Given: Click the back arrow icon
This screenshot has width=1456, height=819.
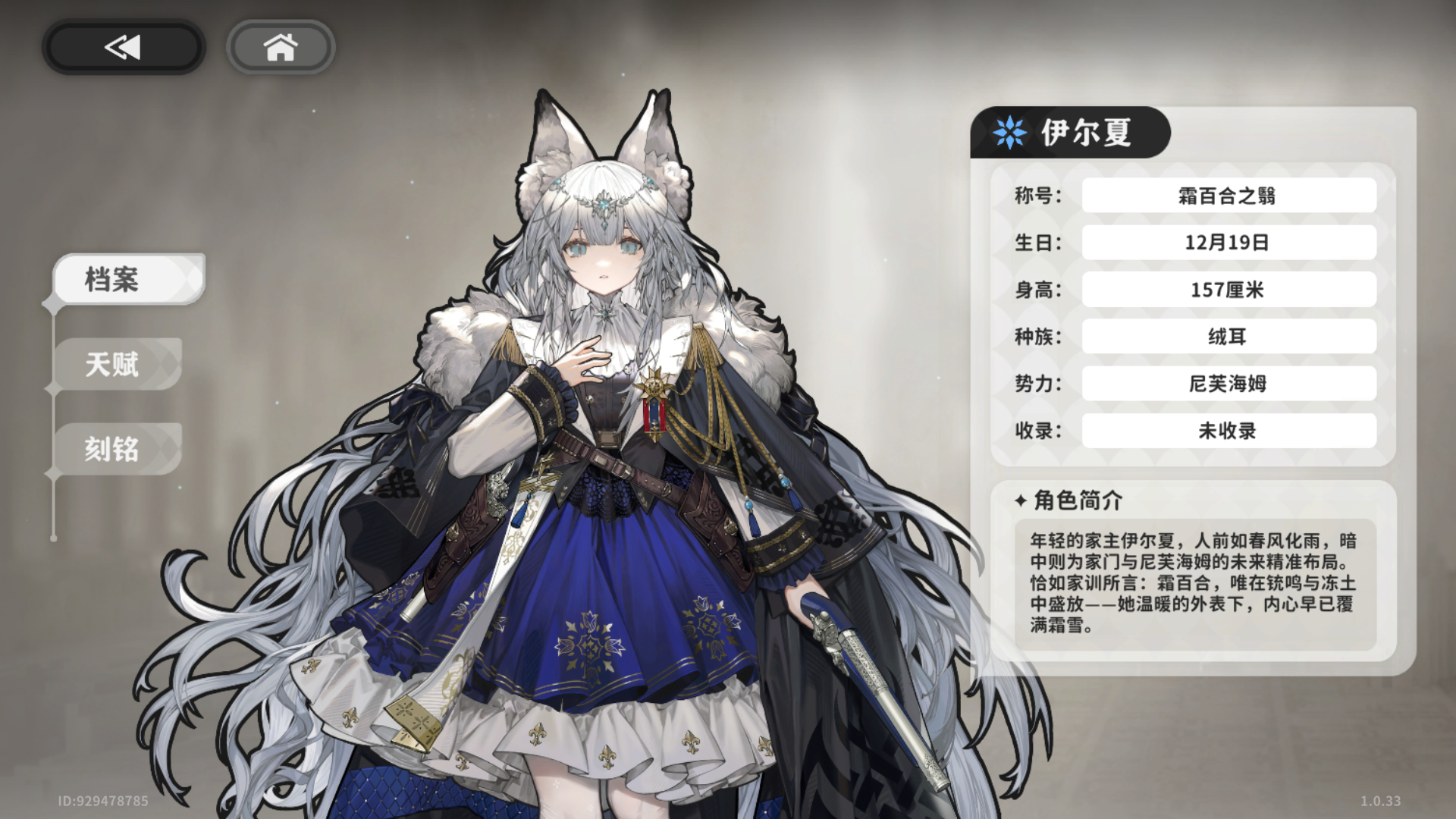Looking at the screenshot, I should [121, 47].
